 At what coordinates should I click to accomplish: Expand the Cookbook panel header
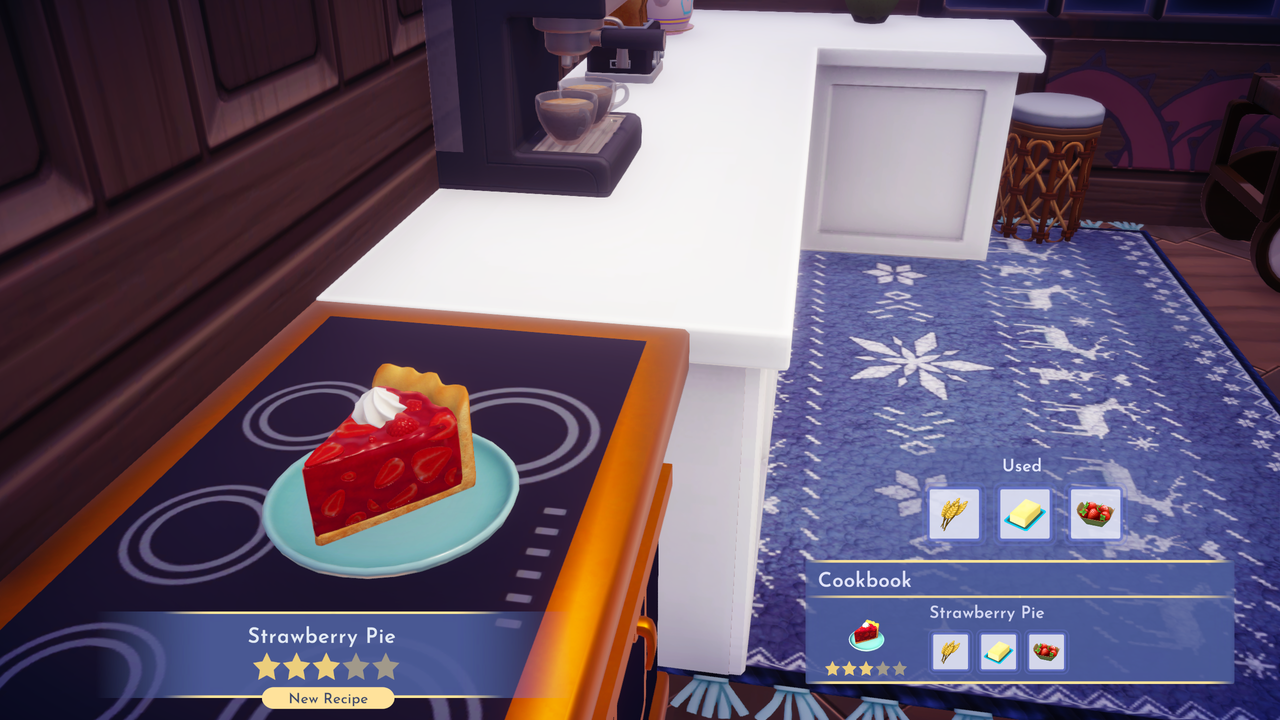[x=1020, y=580]
